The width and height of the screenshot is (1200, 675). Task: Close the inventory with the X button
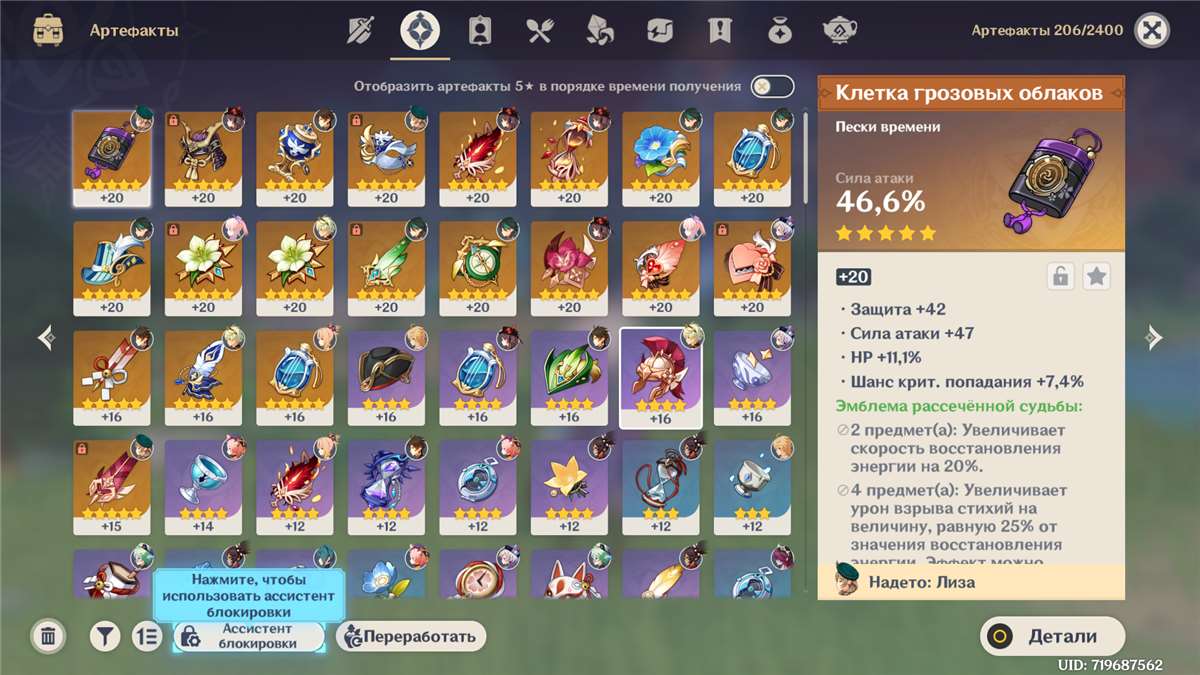1152,31
